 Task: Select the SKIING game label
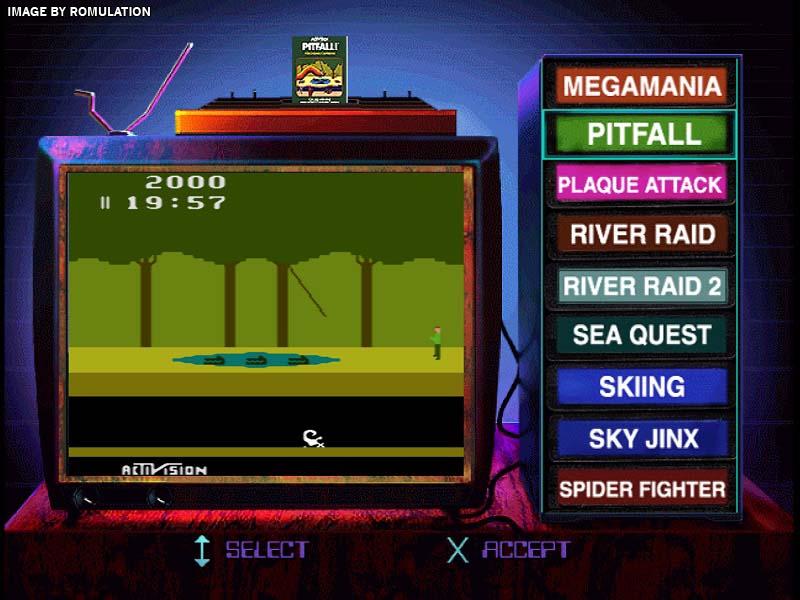[x=642, y=387]
